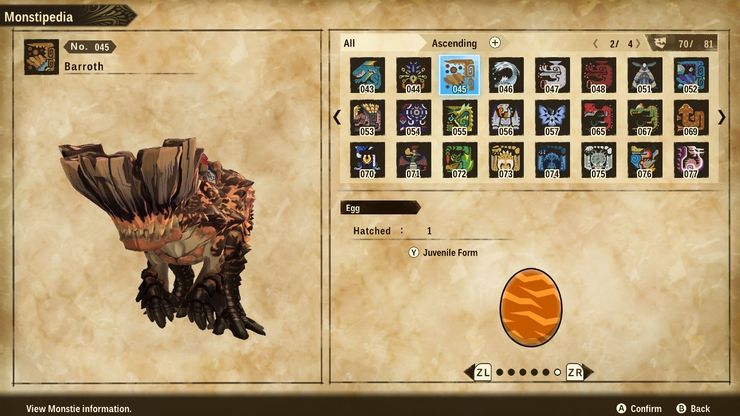The image size is (740, 416).
Task: Click the plus button beside Ascending
Action: [495, 43]
